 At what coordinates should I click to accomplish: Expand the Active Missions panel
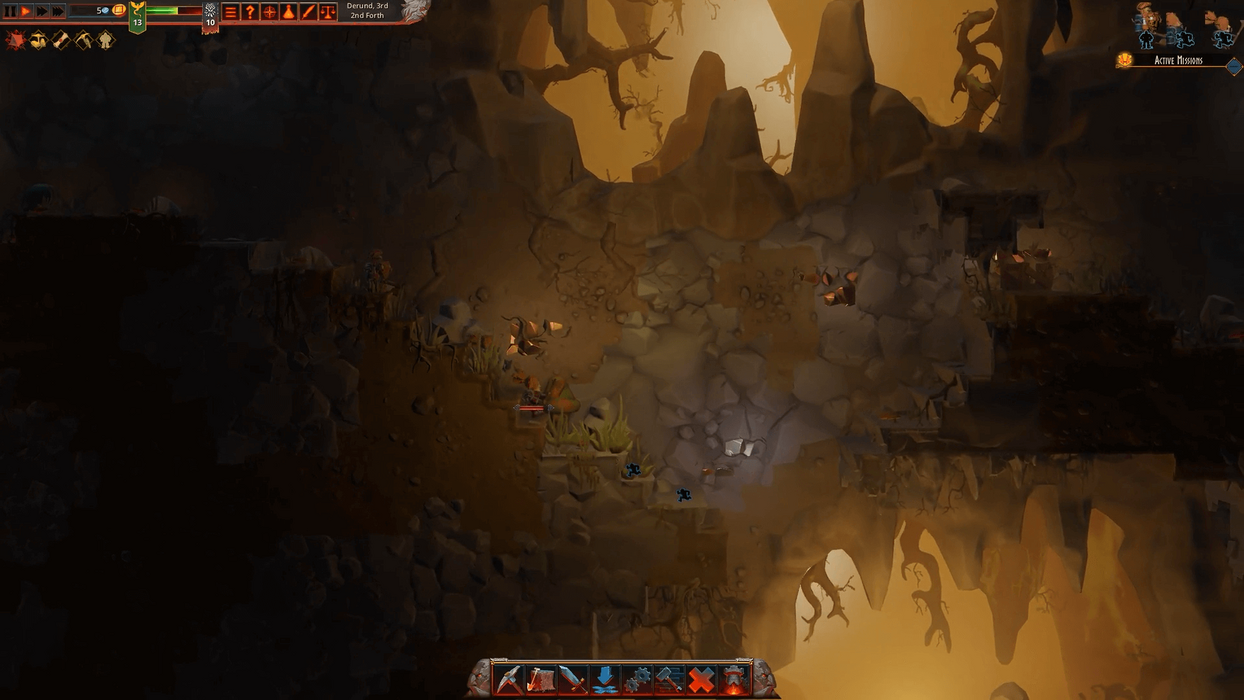(x=1233, y=66)
